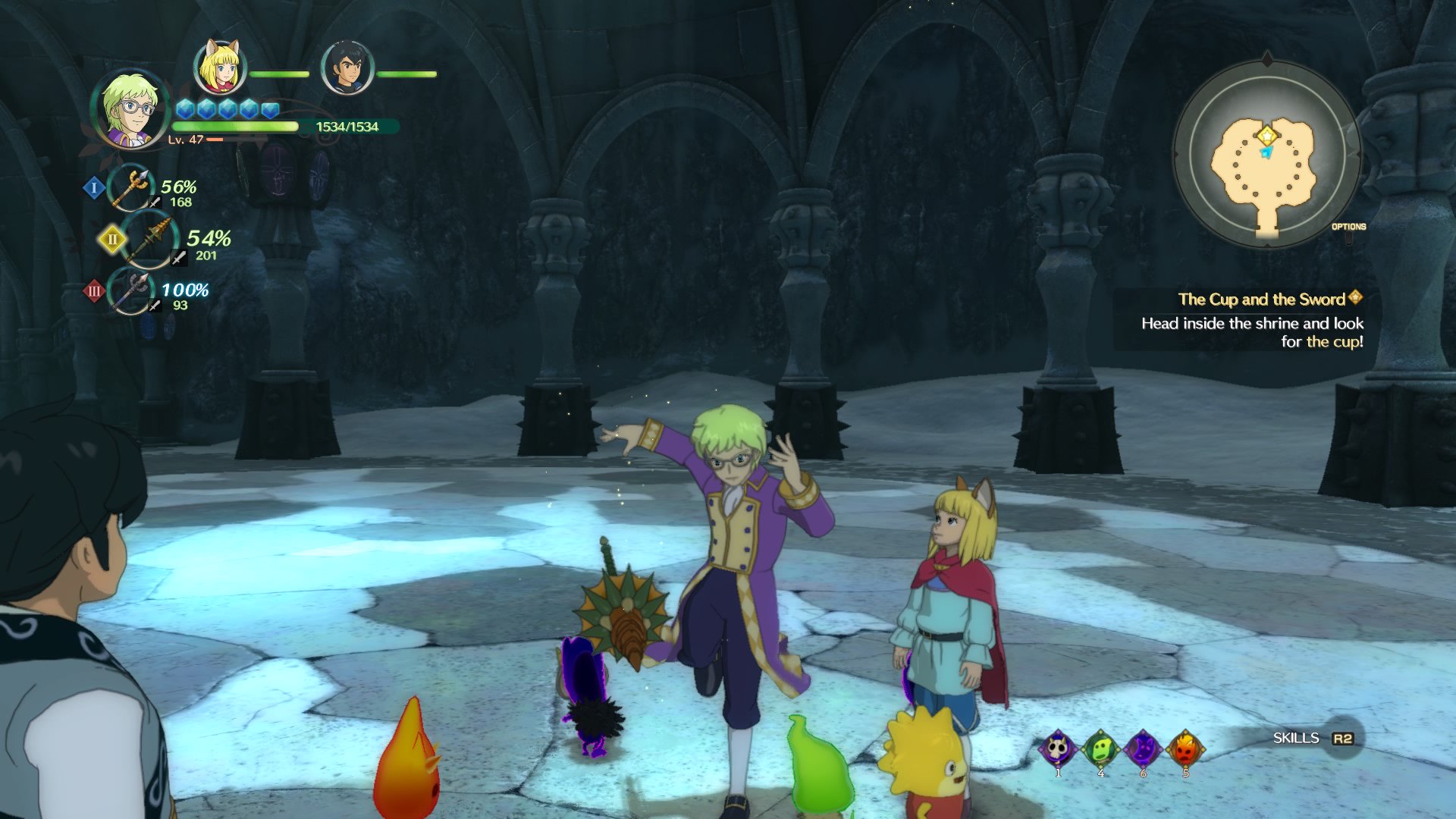Open the circular minimap

pyautogui.click(x=1266, y=155)
